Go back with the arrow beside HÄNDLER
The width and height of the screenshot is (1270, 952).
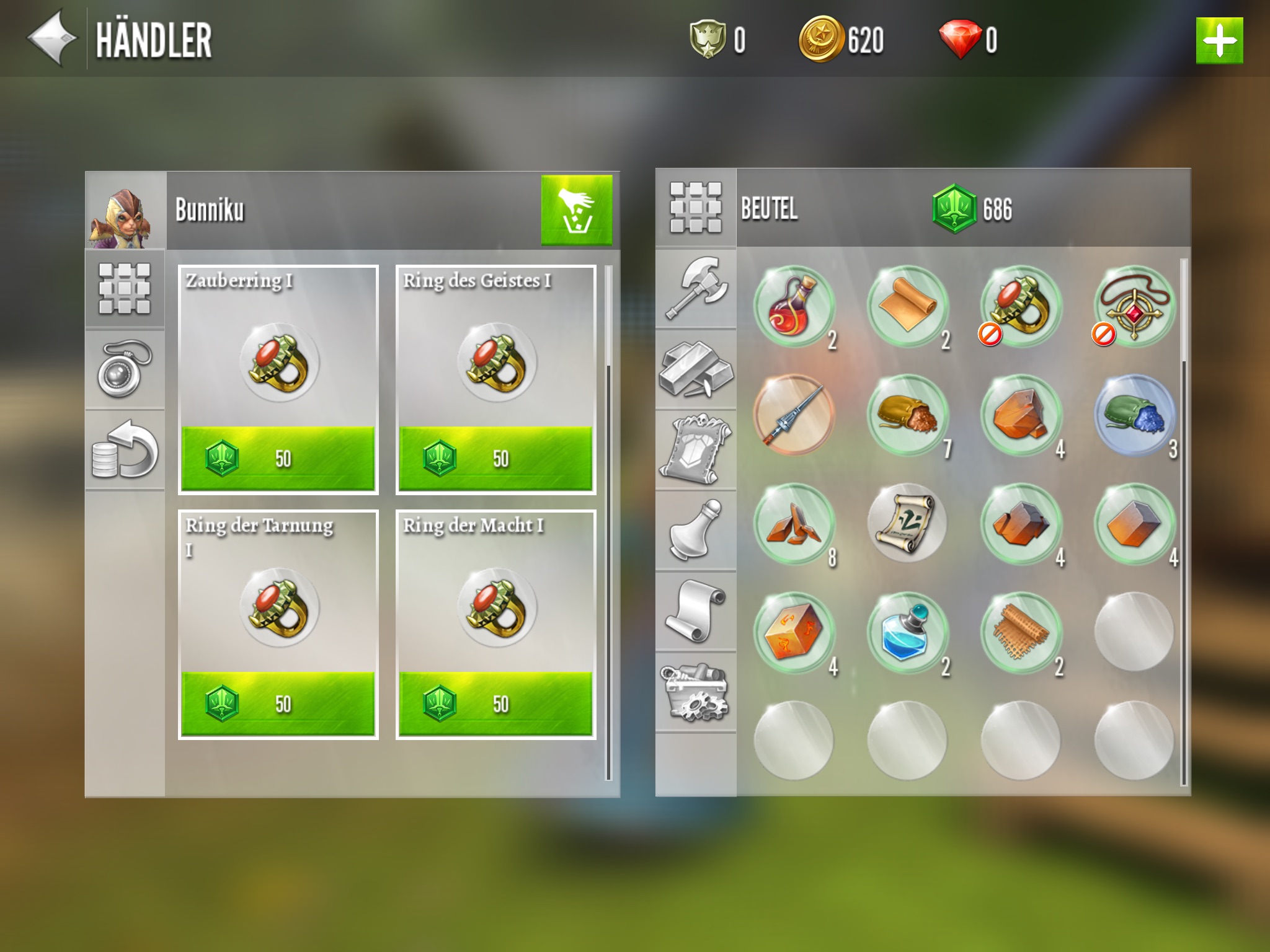click(52, 38)
